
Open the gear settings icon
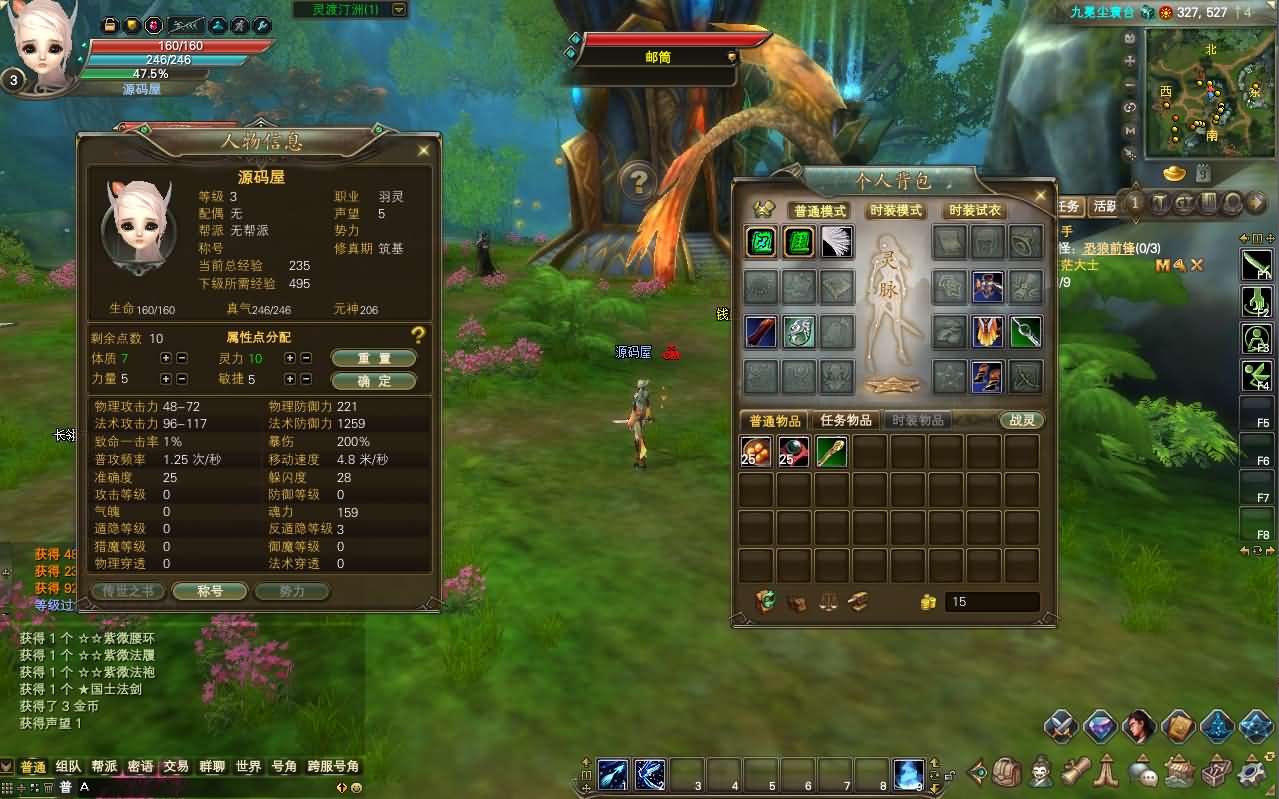1252,771
